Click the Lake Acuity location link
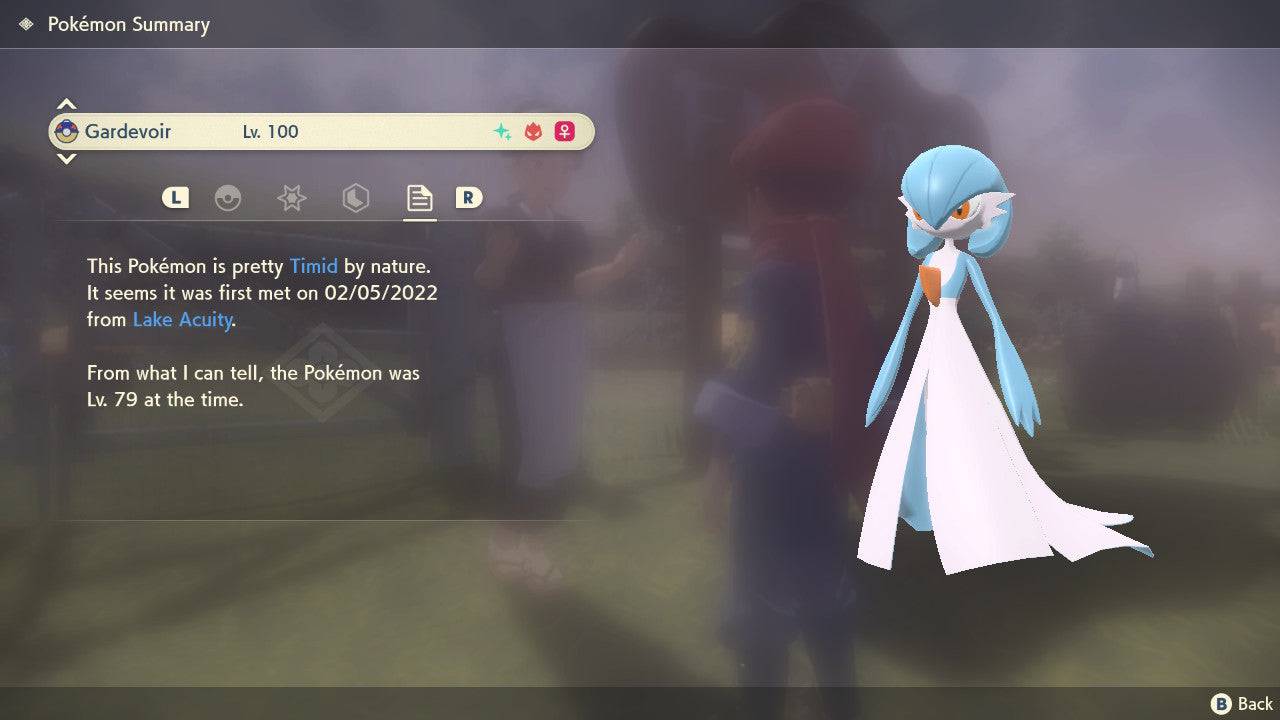1280x720 pixels. click(182, 320)
